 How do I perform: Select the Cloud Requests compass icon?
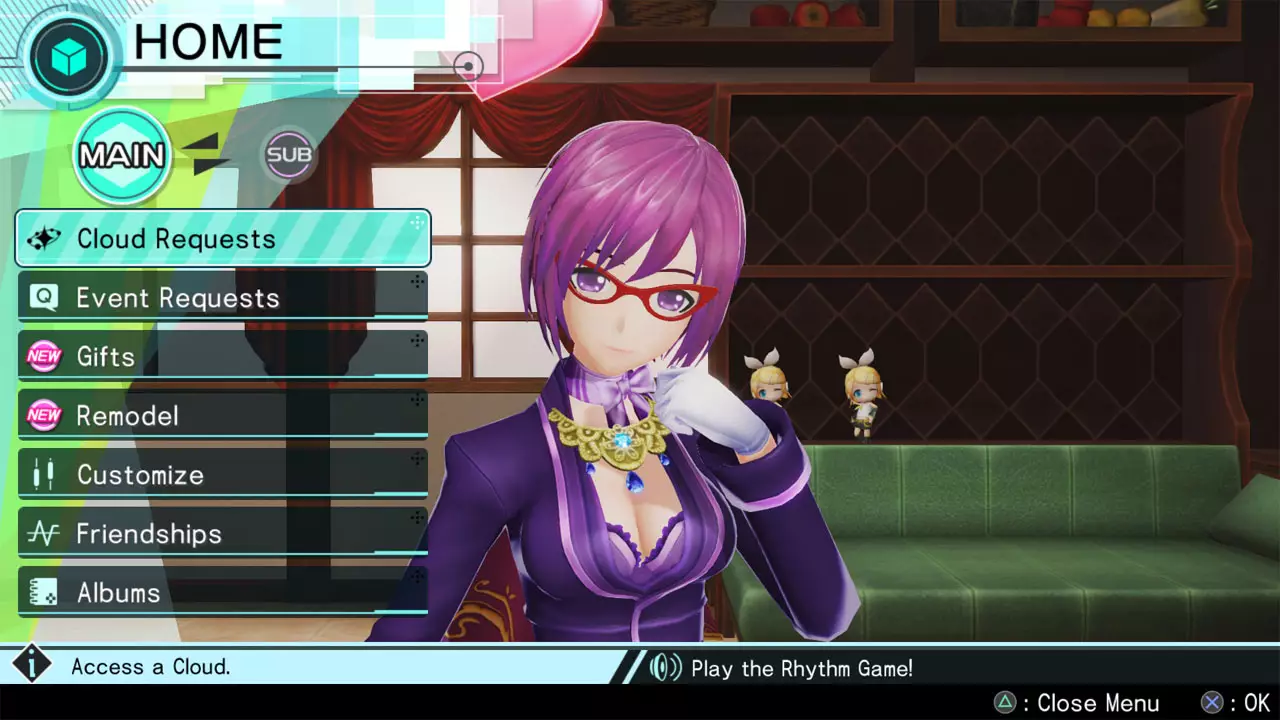tap(44, 237)
